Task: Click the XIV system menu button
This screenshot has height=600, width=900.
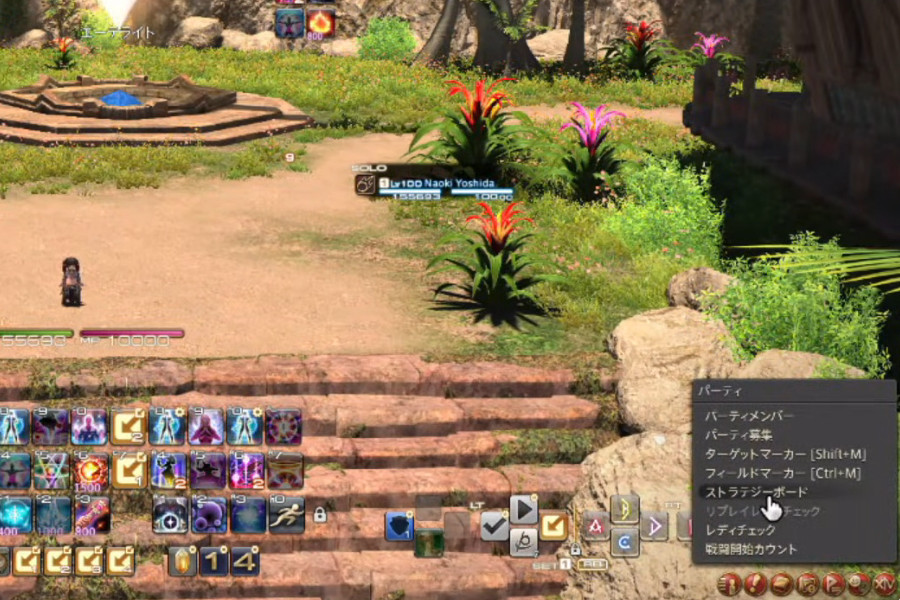Action: pyautogui.click(x=885, y=584)
